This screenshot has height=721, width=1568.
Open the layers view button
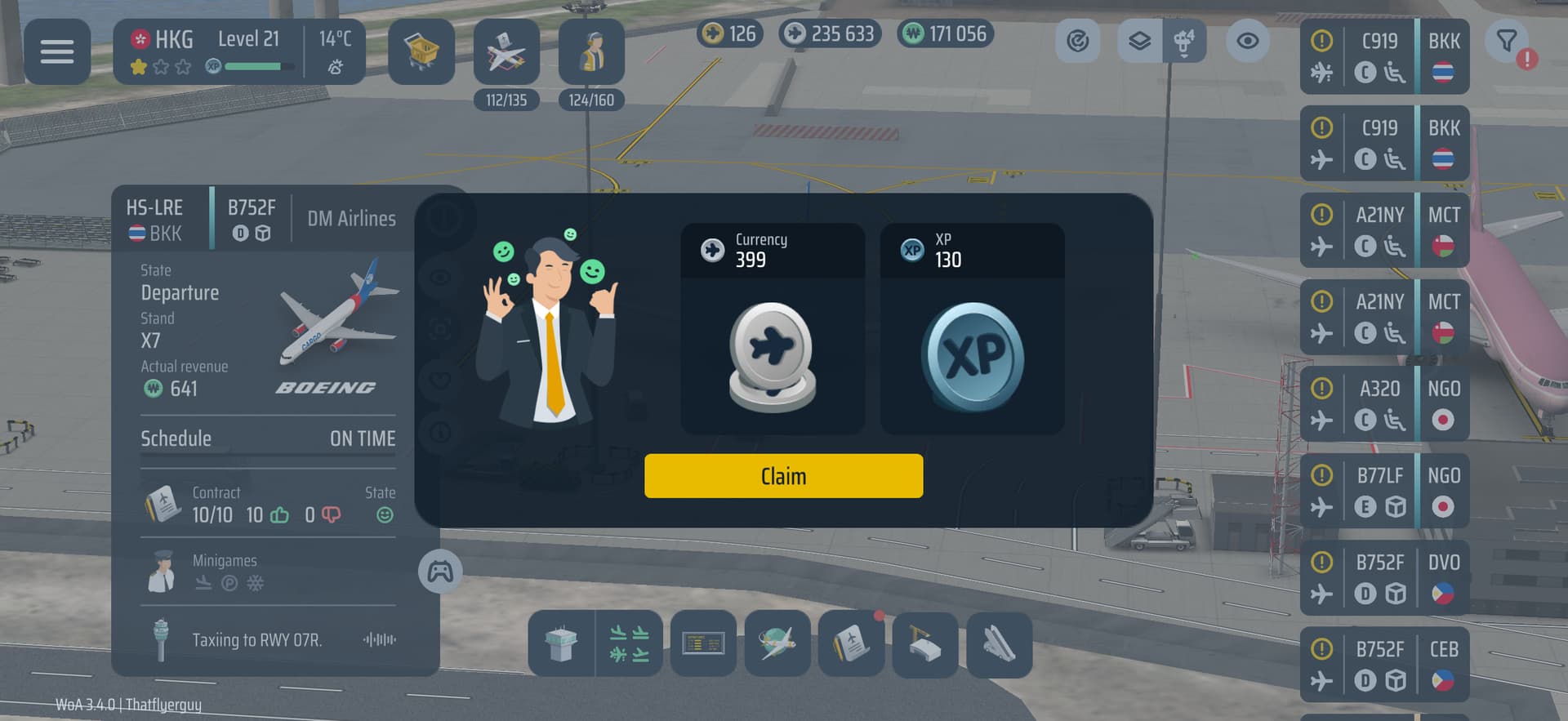coord(1139,41)
